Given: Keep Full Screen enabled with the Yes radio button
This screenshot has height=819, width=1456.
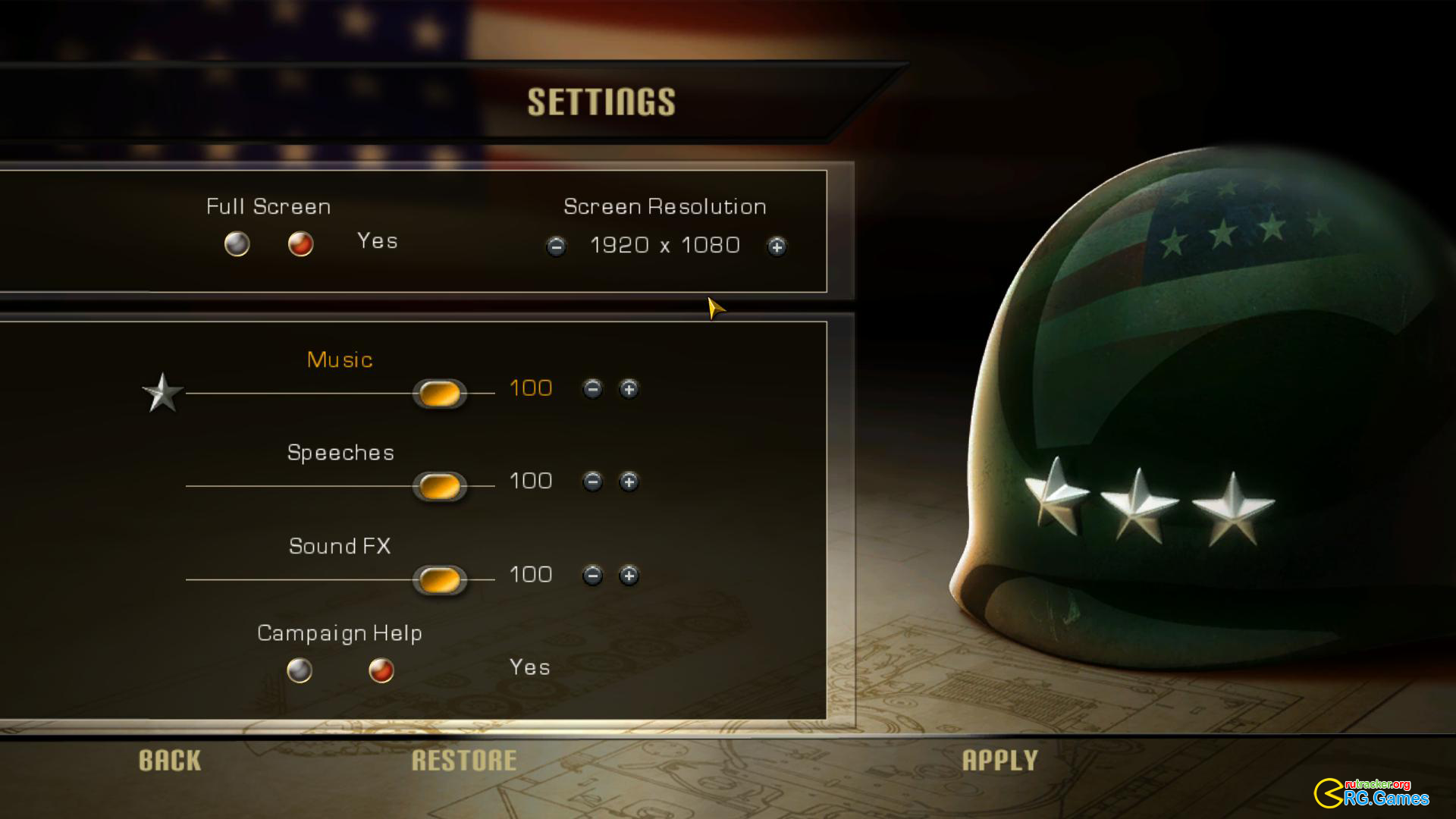Looking at the screenshot, I should point(300,244).
